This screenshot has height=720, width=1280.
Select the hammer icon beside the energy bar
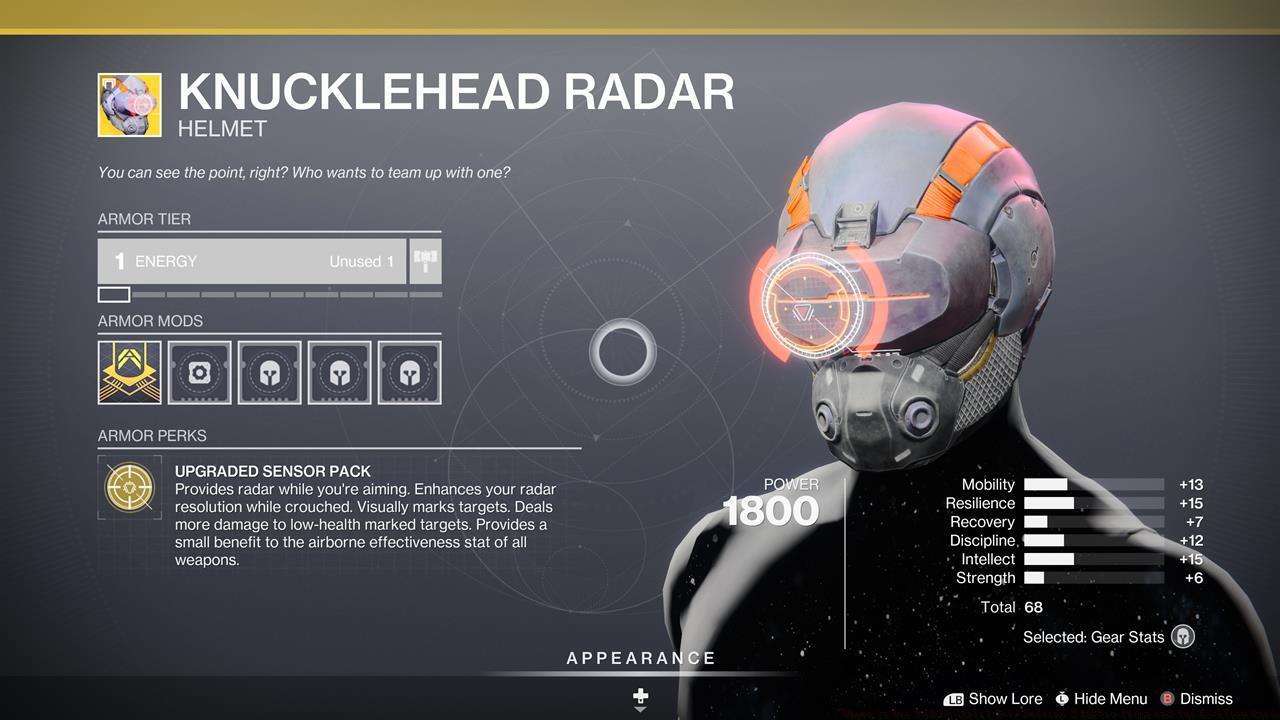pos(424,260)
